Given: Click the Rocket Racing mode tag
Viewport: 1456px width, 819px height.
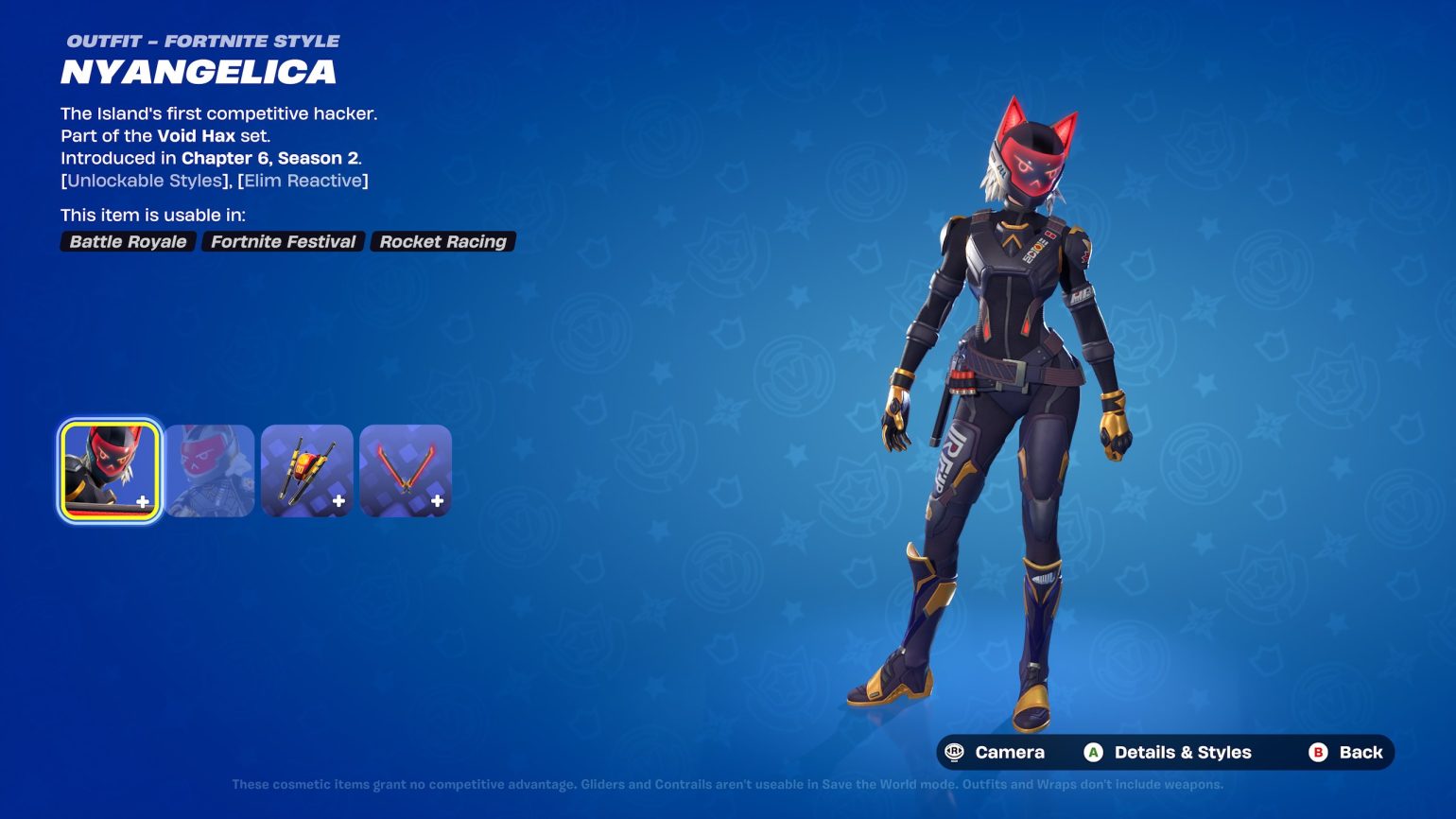Looking at the screenshot, I should tap(442, 242).
